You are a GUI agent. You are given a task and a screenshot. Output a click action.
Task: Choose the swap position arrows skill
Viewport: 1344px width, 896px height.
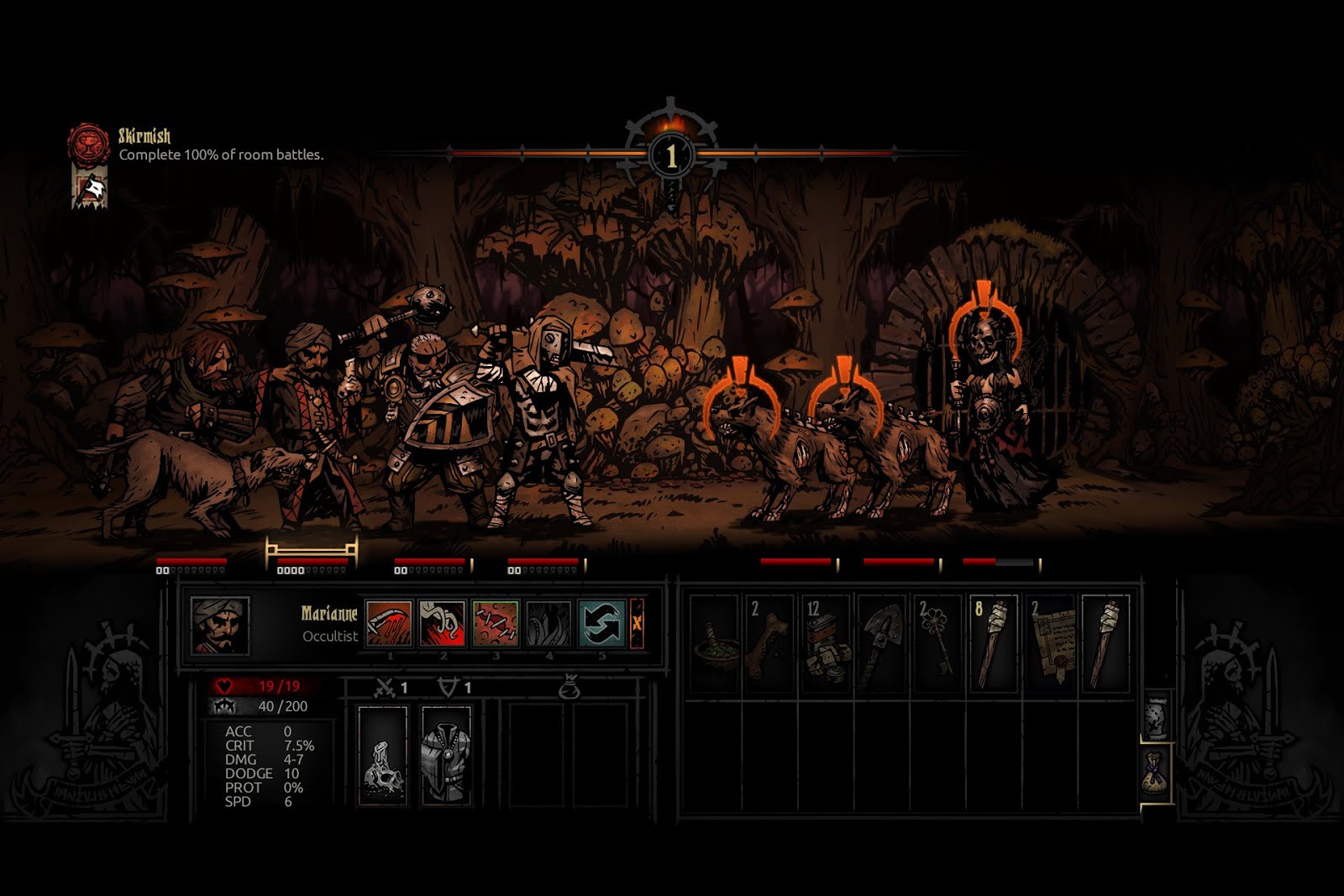pos(602,623)
